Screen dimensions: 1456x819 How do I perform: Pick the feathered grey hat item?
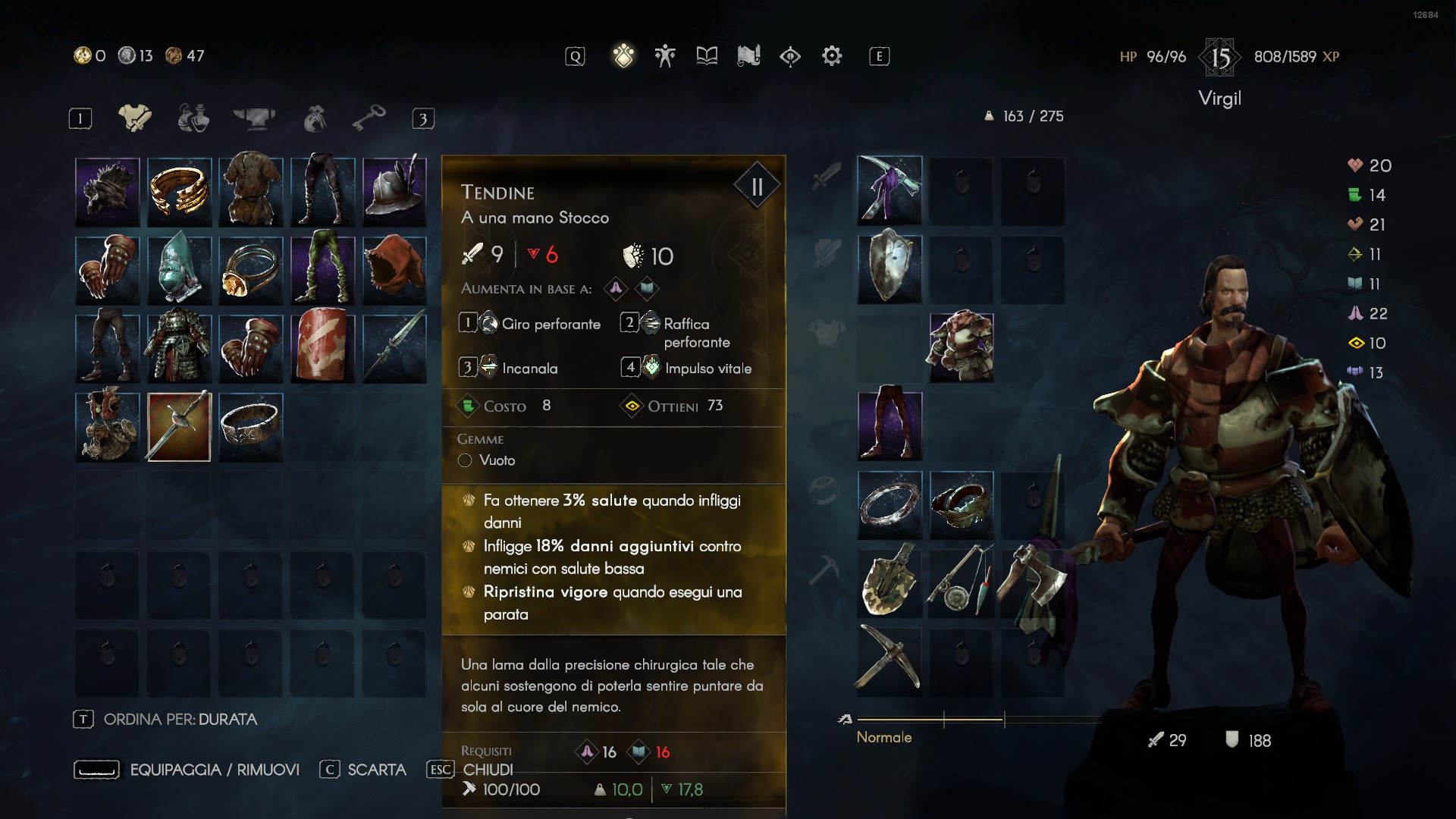[x=394, y=192]
